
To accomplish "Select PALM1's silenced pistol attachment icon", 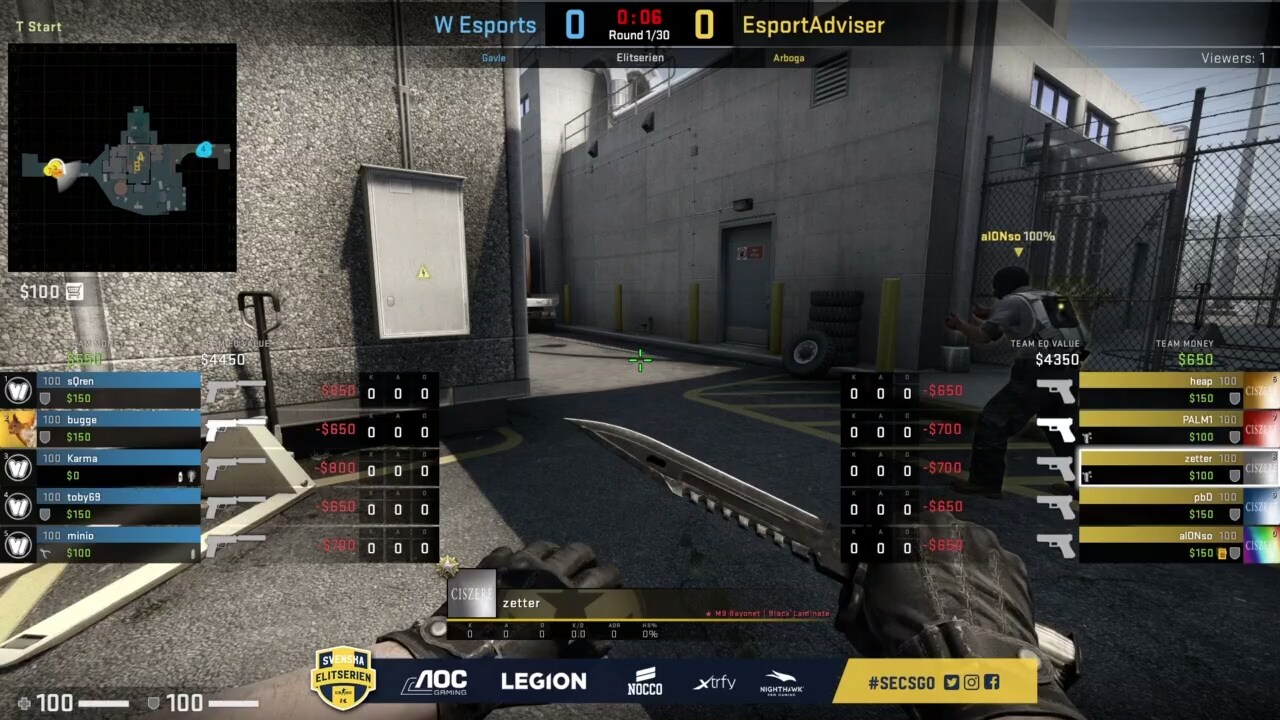I will pos(1086,435).
